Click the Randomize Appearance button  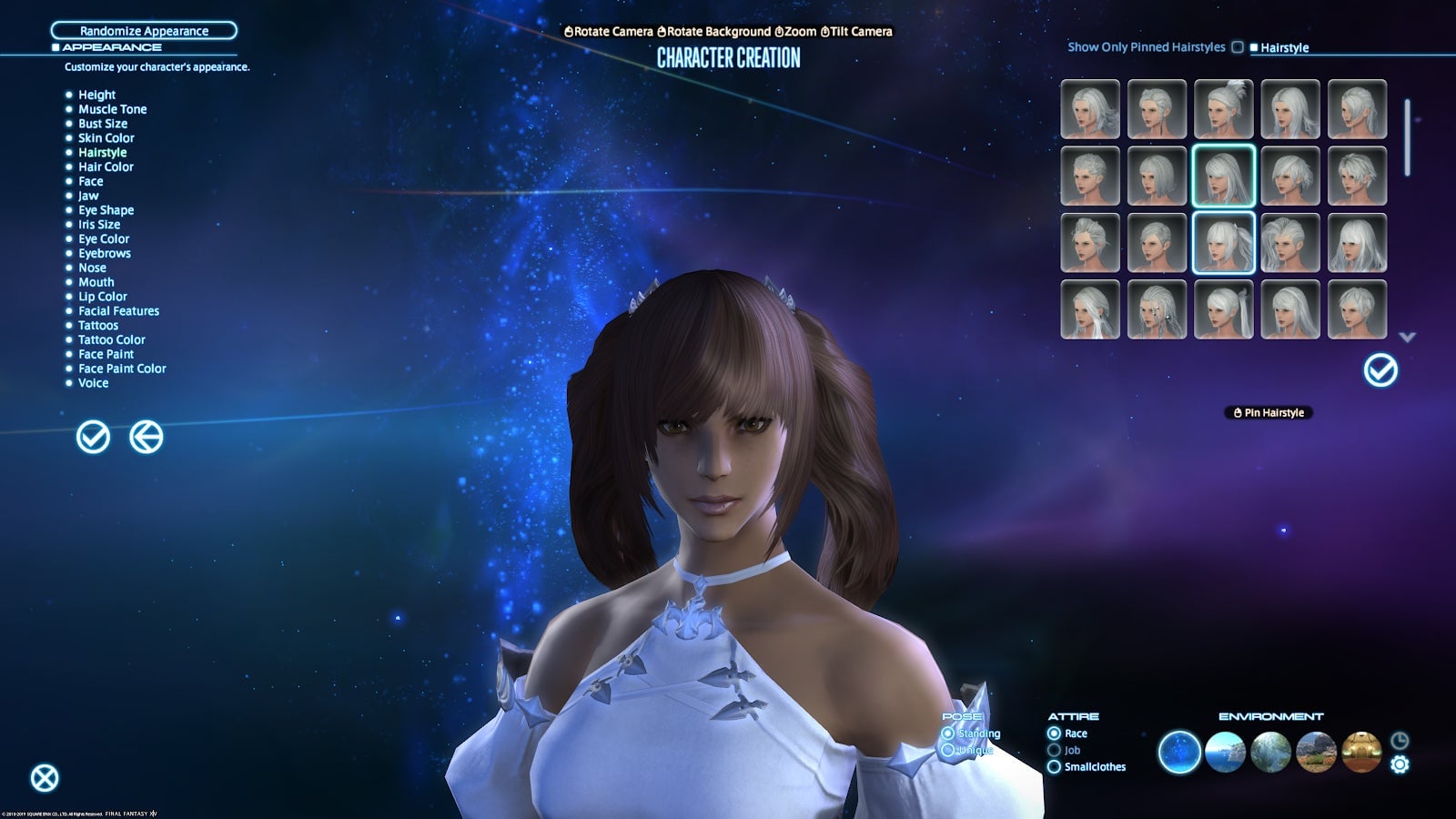click(x=144, y=31)
